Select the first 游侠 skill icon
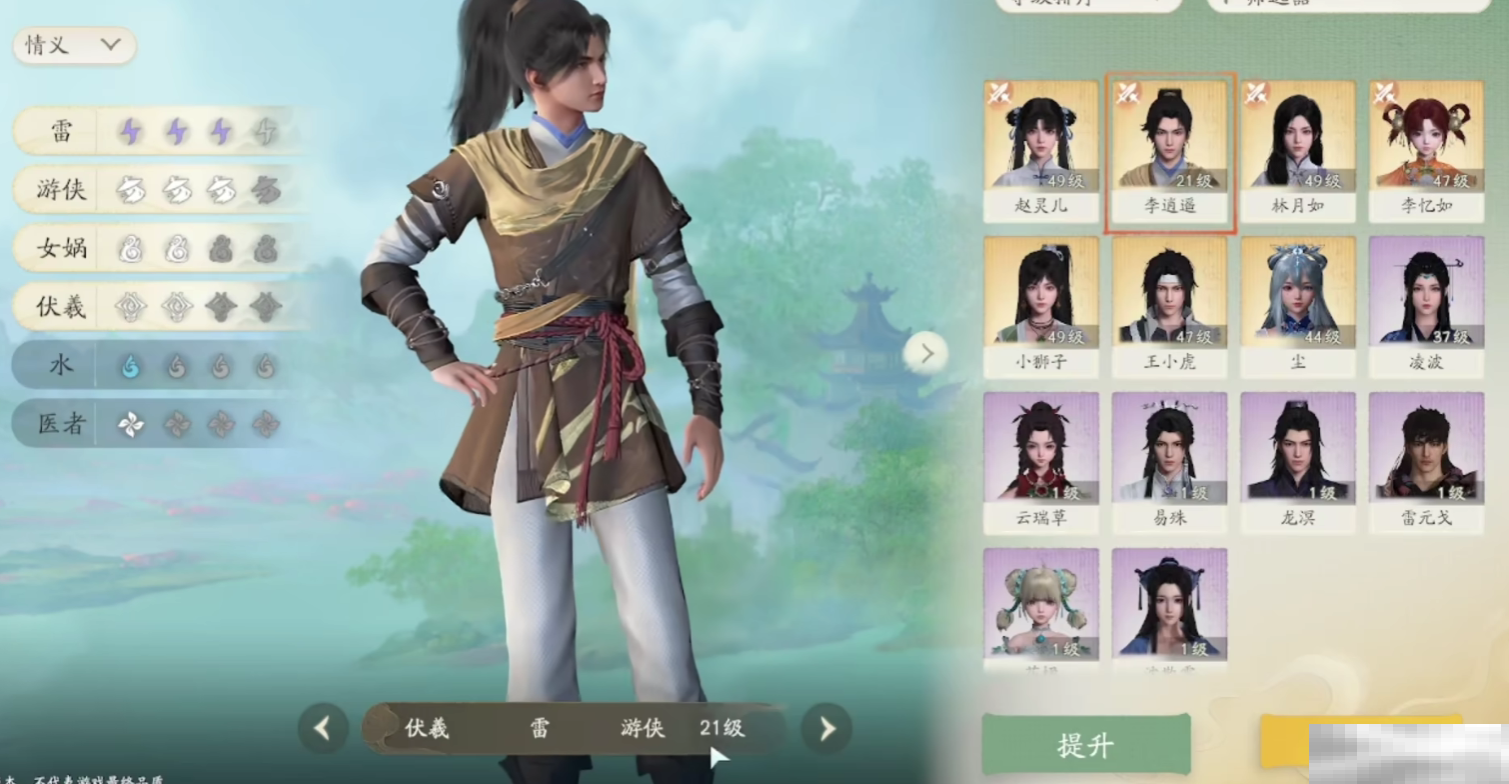Image resolution: width=1509 pixels, height=784 pixels. (131, 190)
